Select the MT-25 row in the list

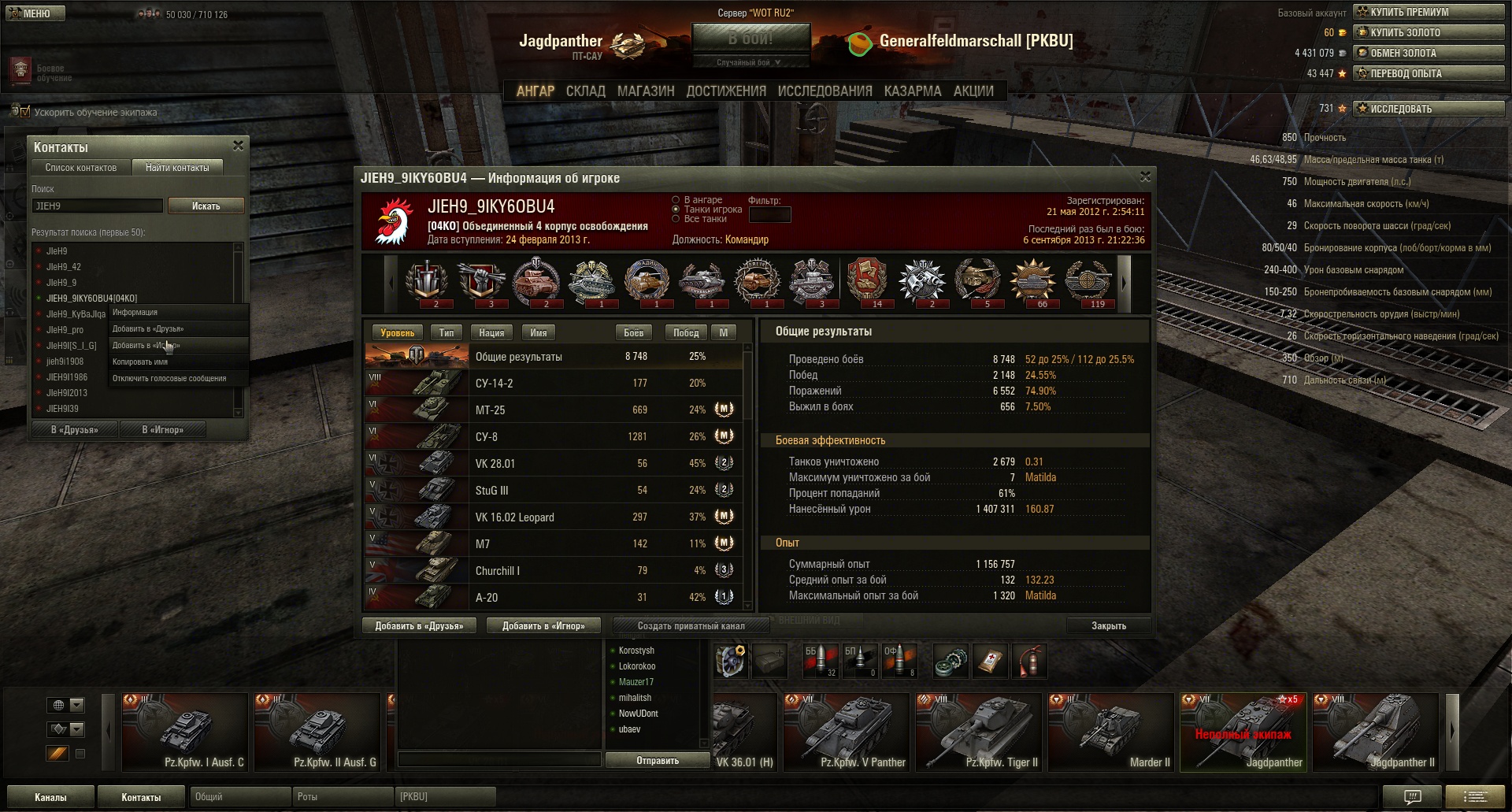(x=551, y=410)
